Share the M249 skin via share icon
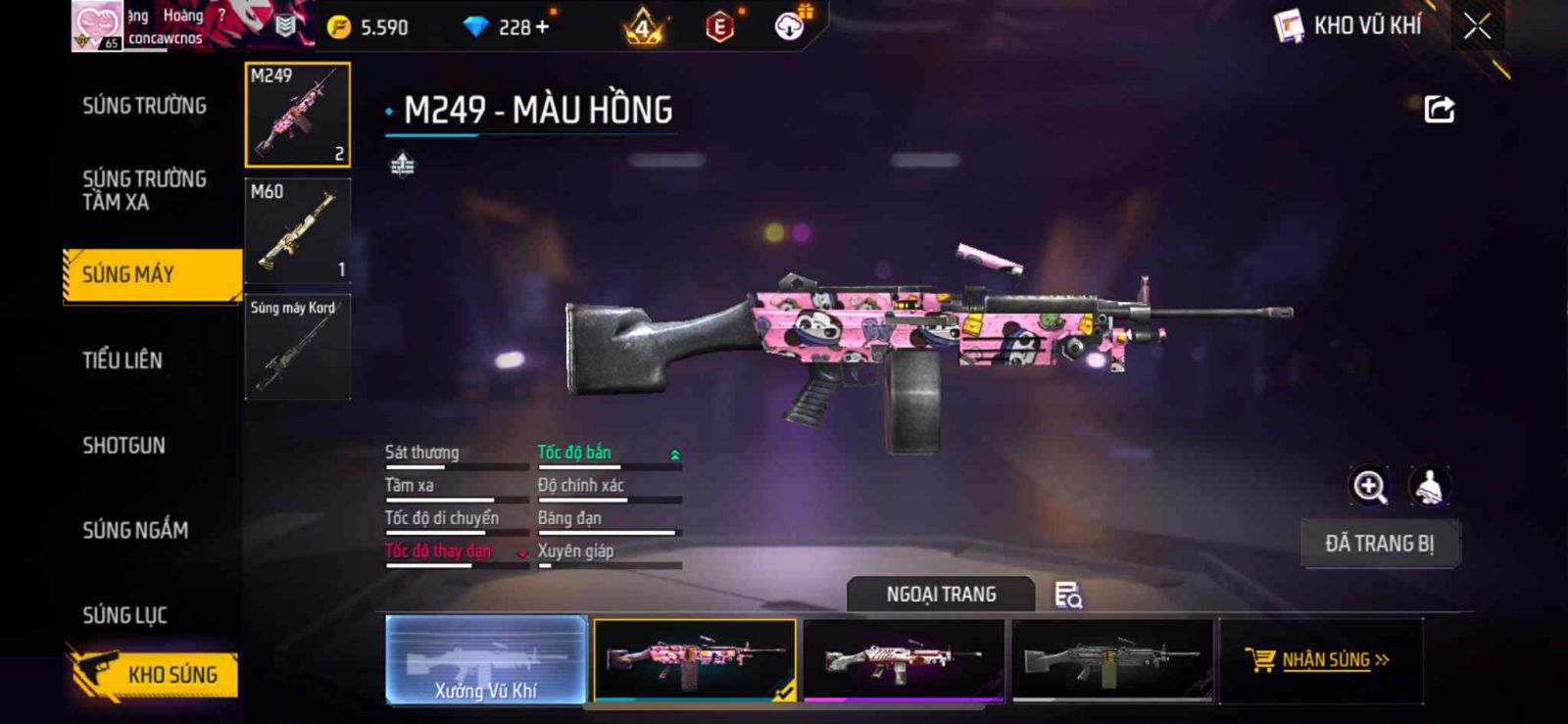The image size is (1568, 724). (x=1439, y=109)
